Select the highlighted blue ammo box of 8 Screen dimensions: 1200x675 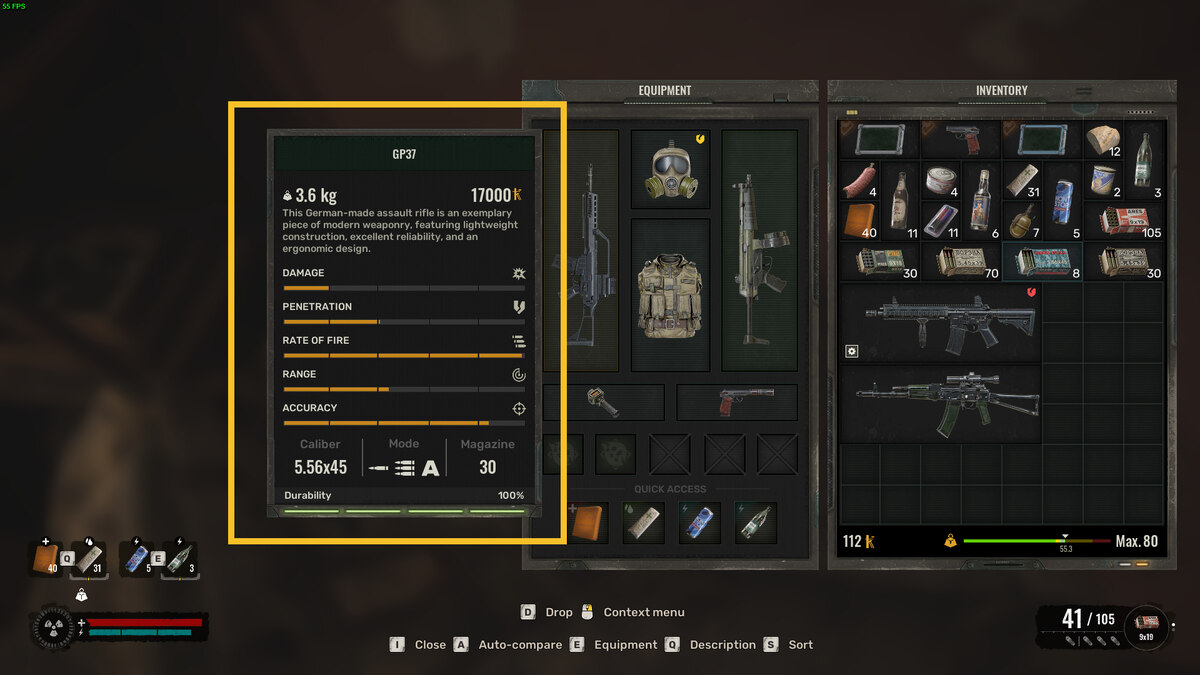1042,261
